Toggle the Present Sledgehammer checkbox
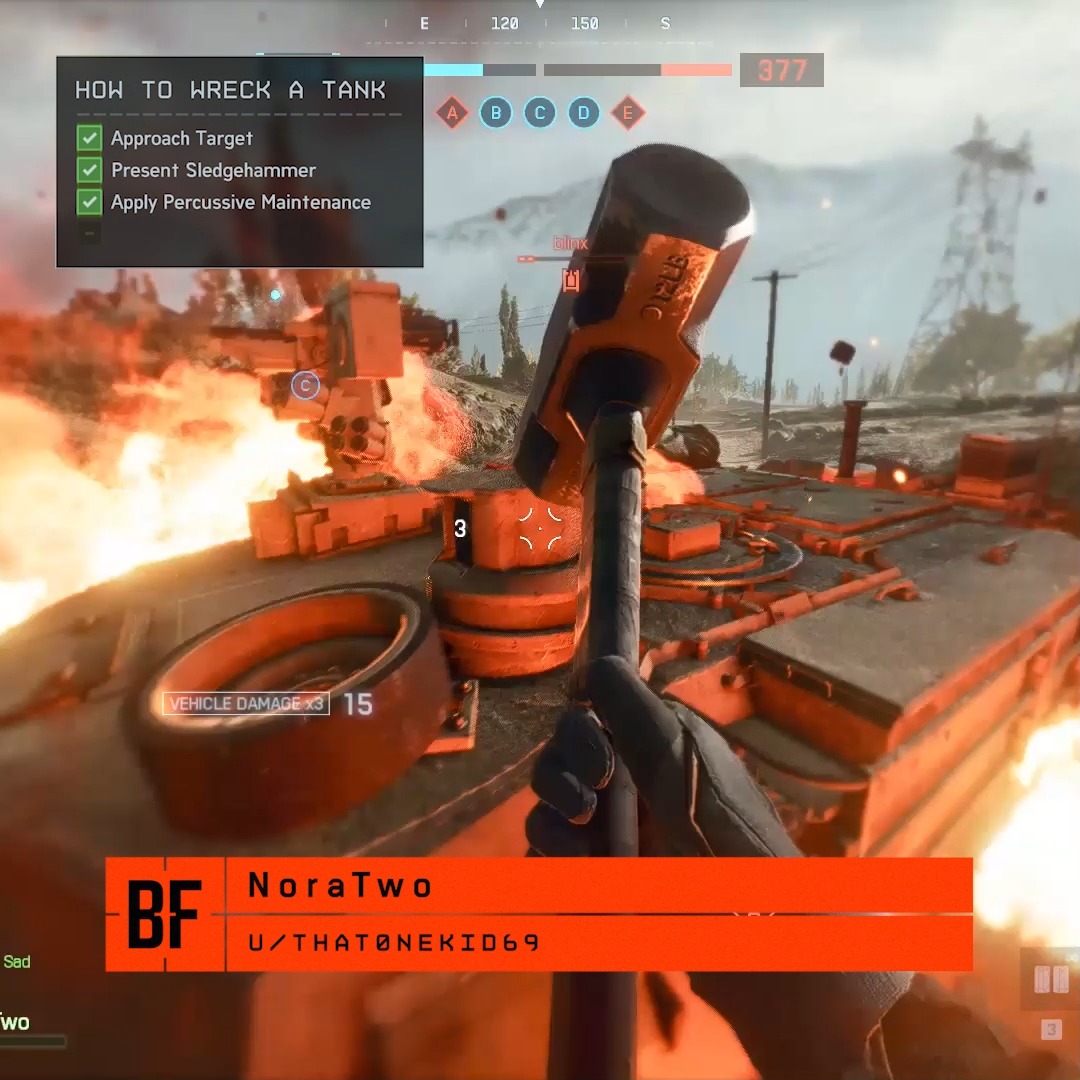This screenshot has width=1080, height=1080. click(90, 170)
